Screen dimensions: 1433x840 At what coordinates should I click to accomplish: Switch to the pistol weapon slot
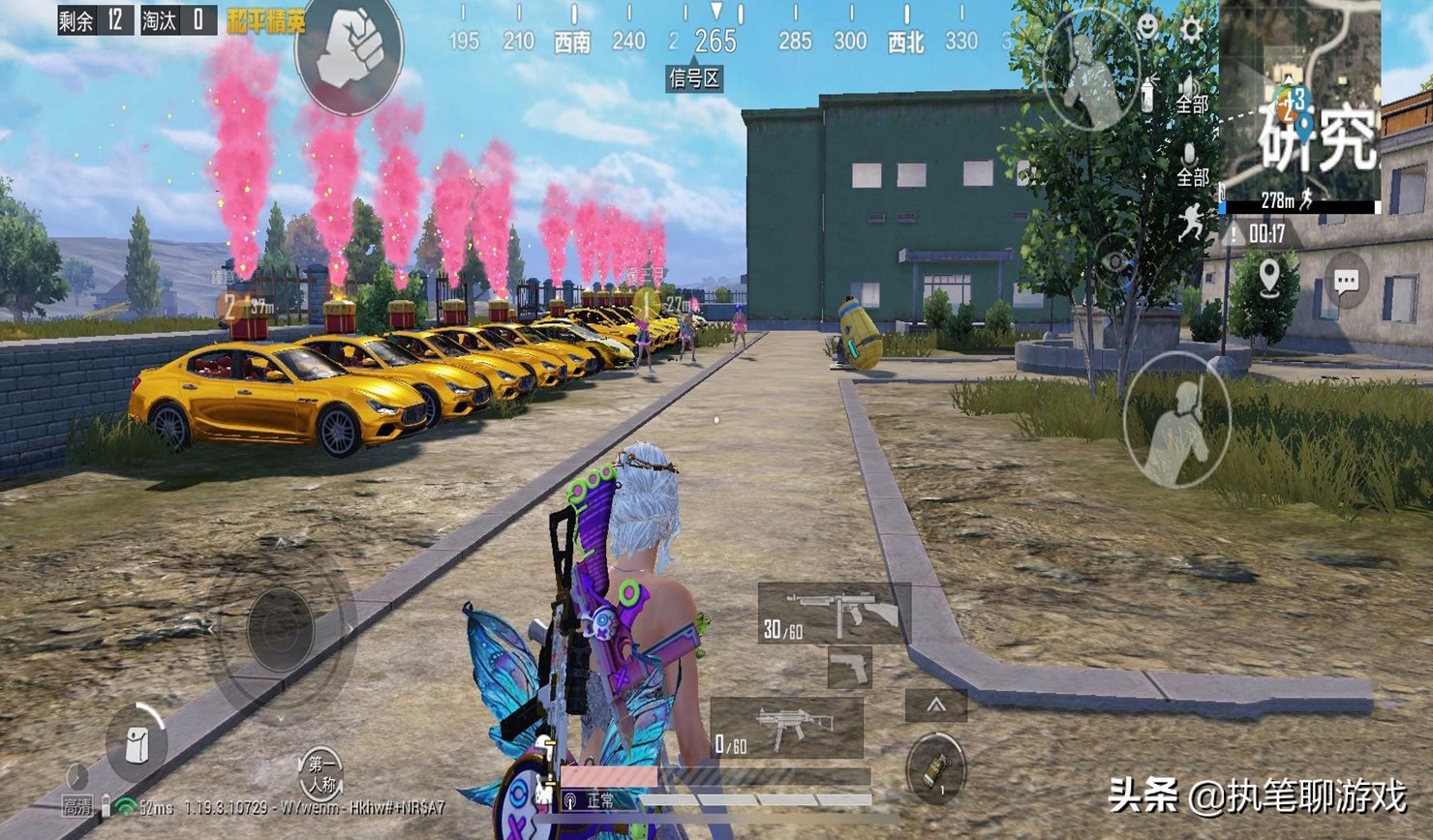click(849, 668)
